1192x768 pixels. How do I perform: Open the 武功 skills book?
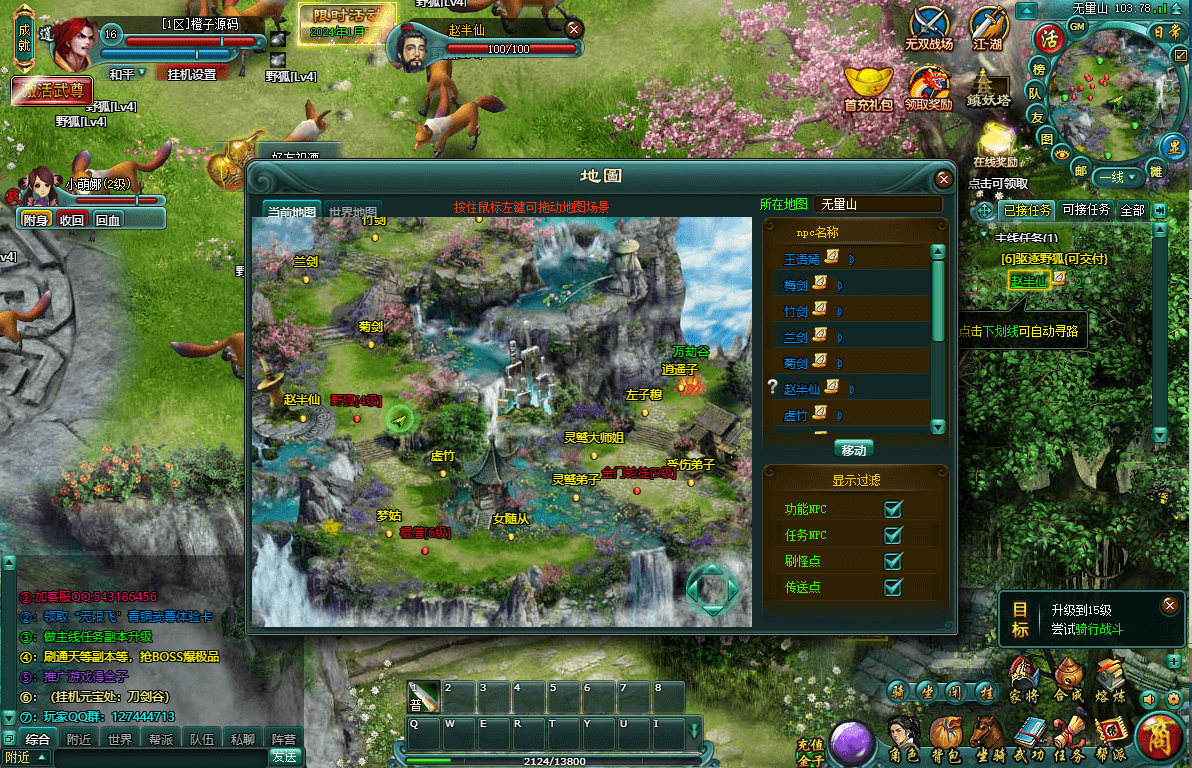(1030, 741)
